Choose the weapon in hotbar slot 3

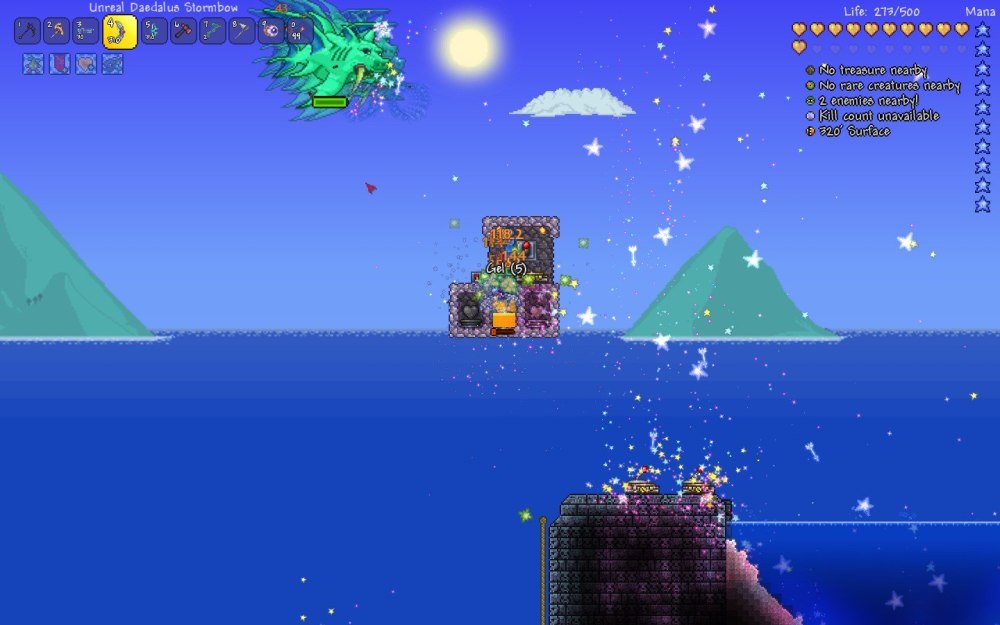pos(86,31)
